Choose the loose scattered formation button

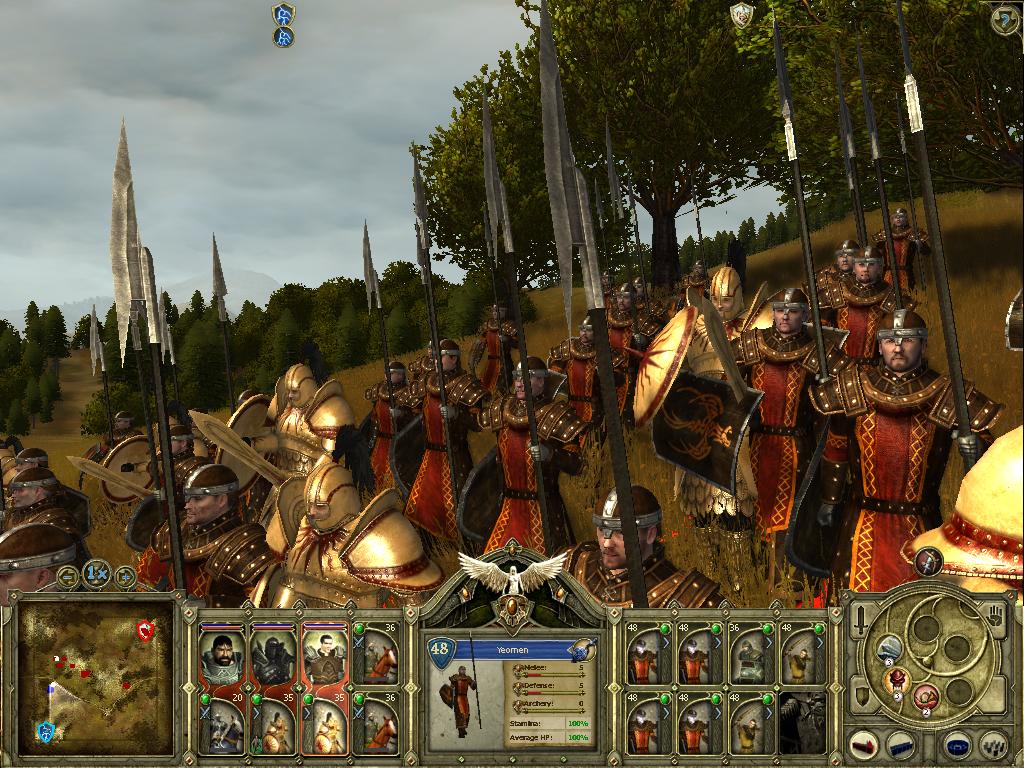click(992, 745)
